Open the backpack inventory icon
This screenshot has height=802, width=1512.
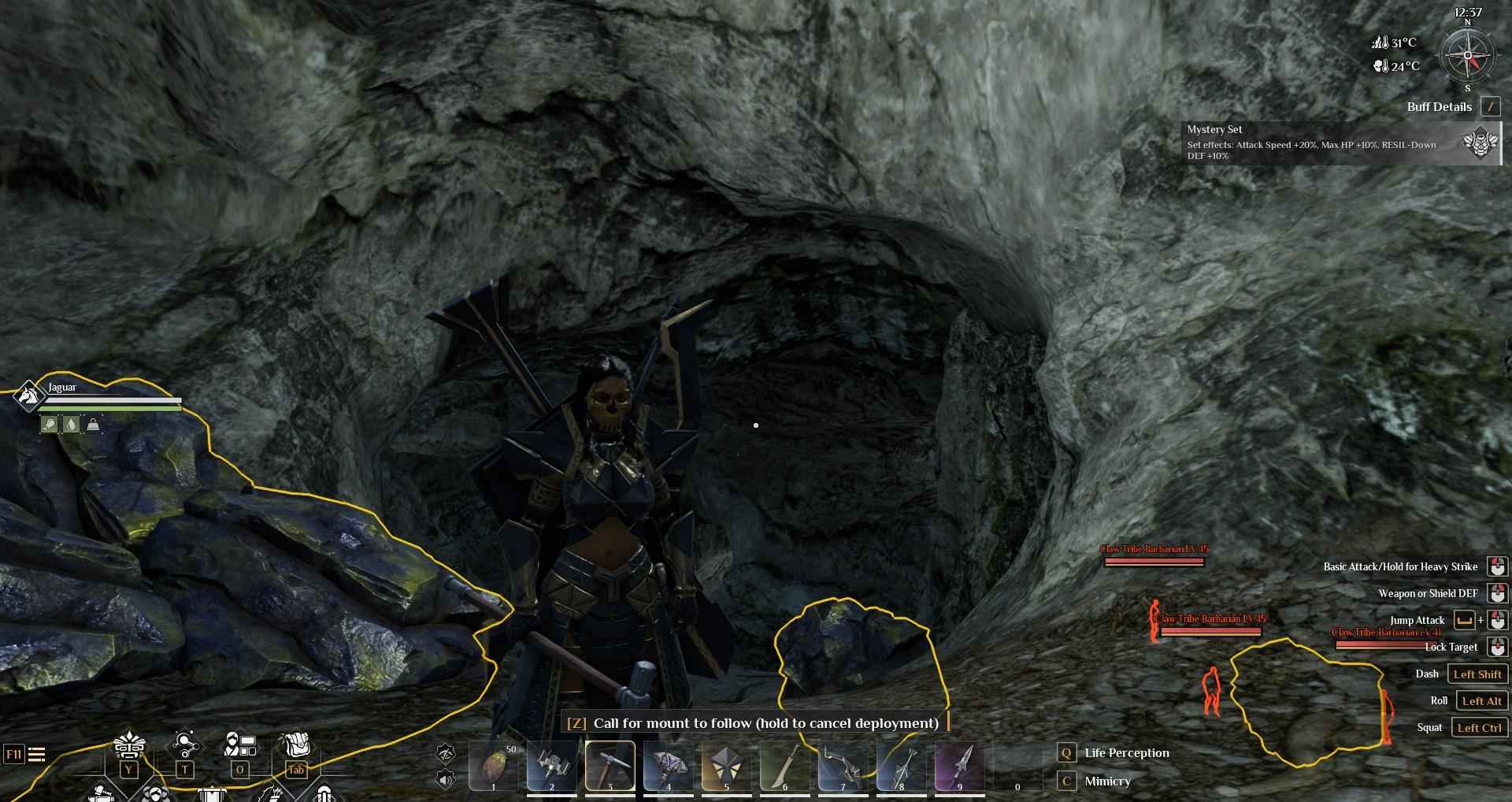click(296, 744)
